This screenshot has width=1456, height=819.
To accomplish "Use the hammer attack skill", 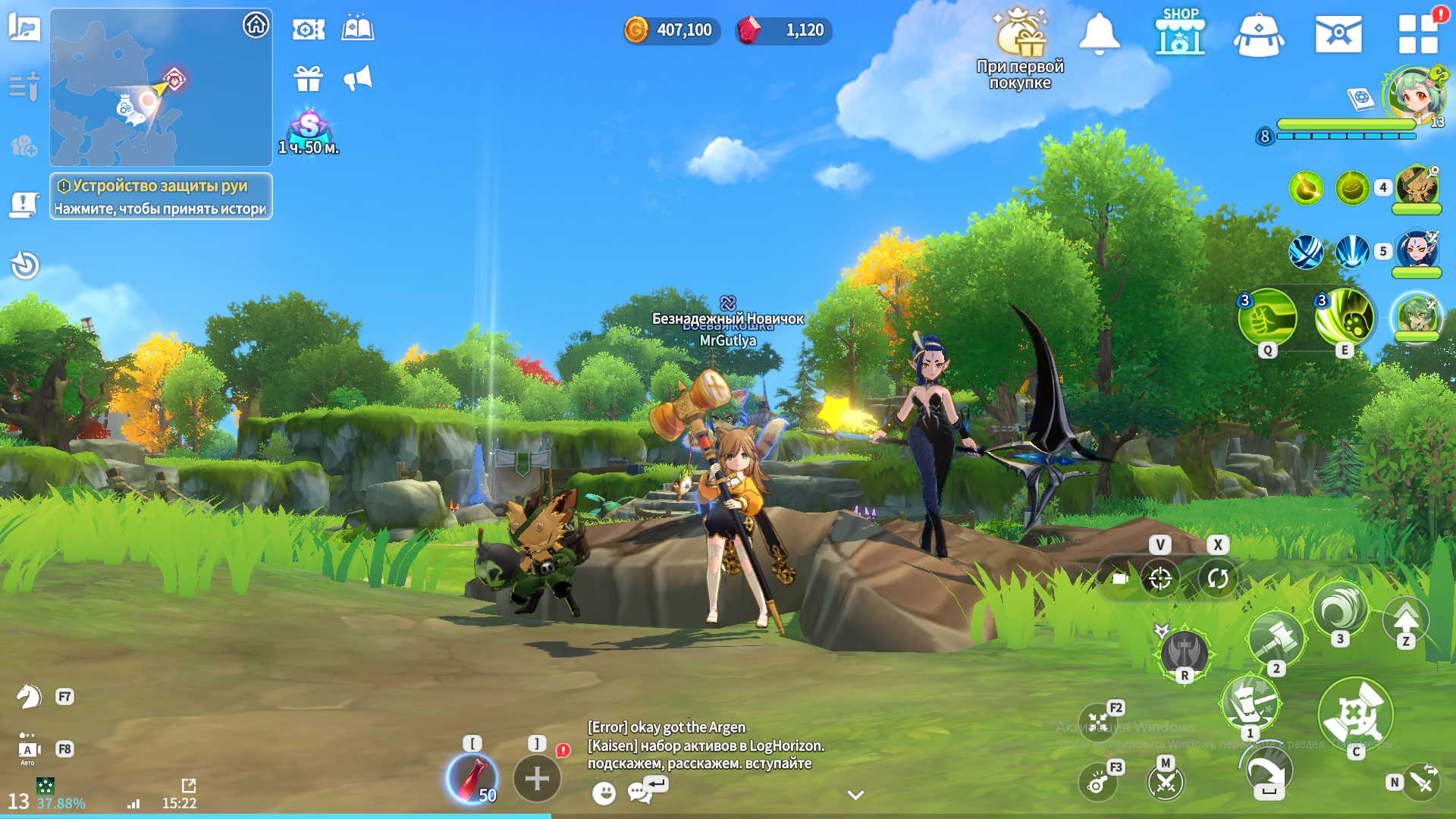I will (x=1276, y=639).
